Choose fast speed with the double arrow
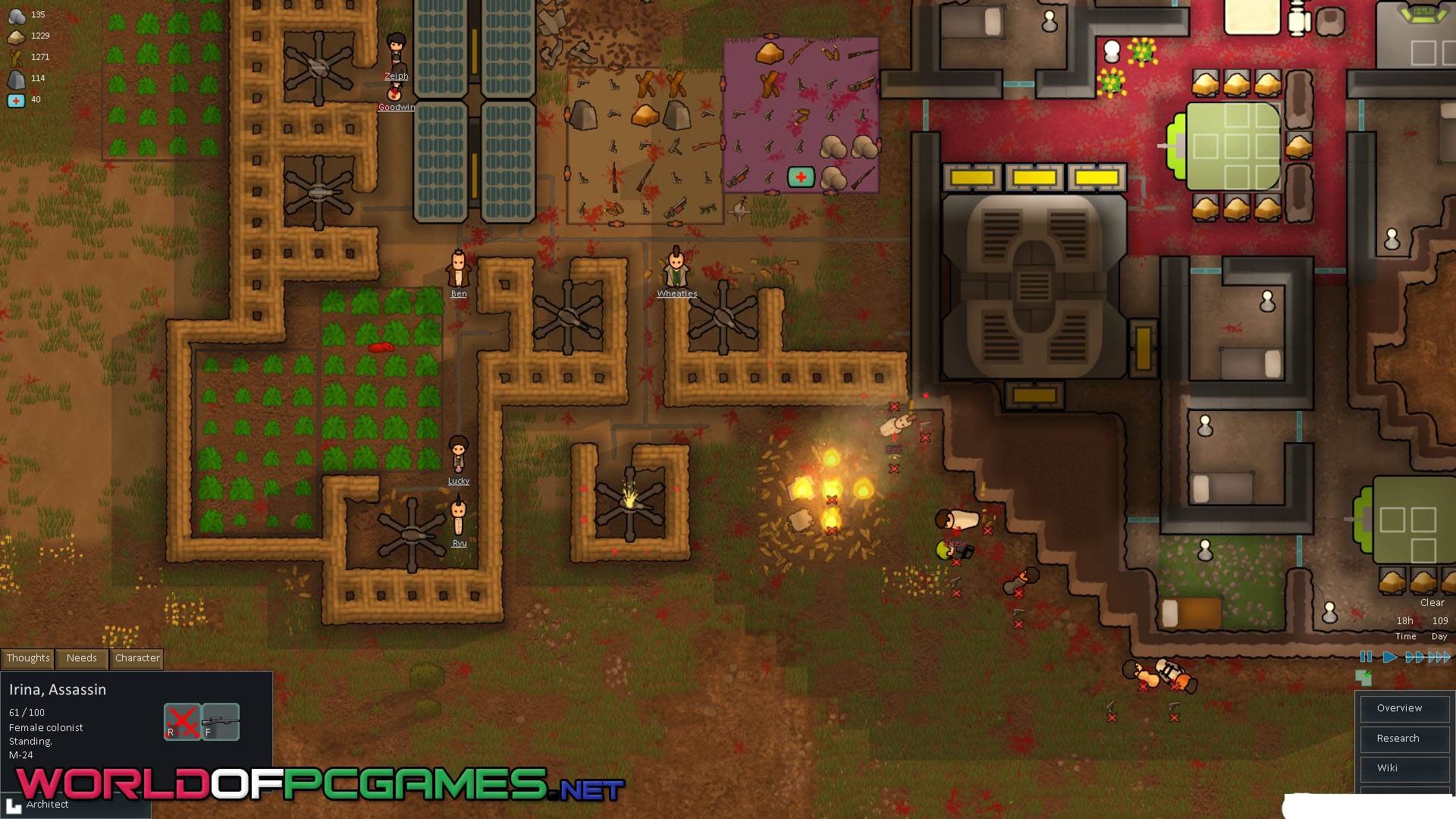The image size is (1456, 819). click(1414, 657)
